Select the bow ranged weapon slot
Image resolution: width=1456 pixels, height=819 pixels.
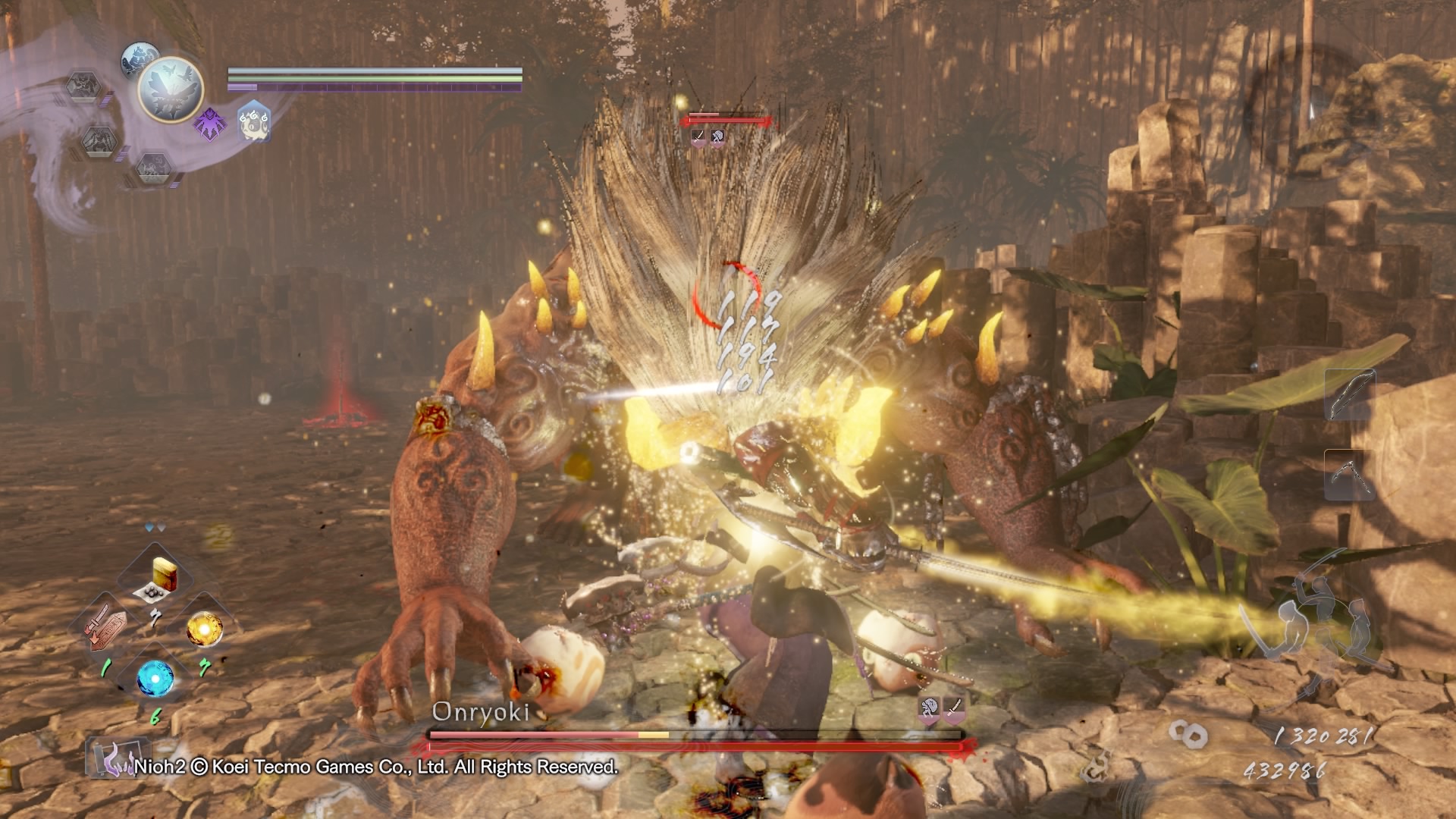coord(1348,394)
